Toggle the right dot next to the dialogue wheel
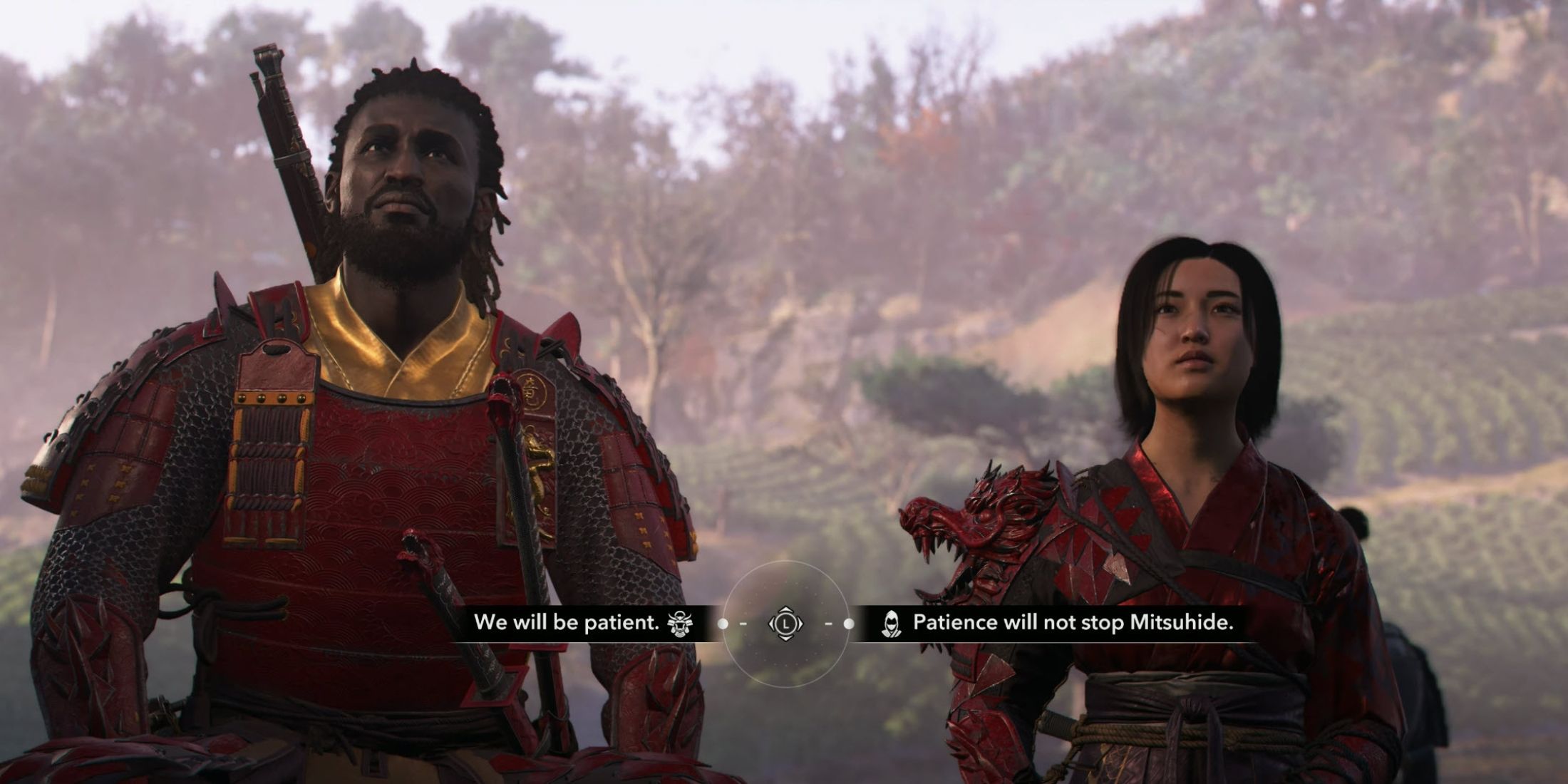The image size is (1568, 784). pos(848,624)
